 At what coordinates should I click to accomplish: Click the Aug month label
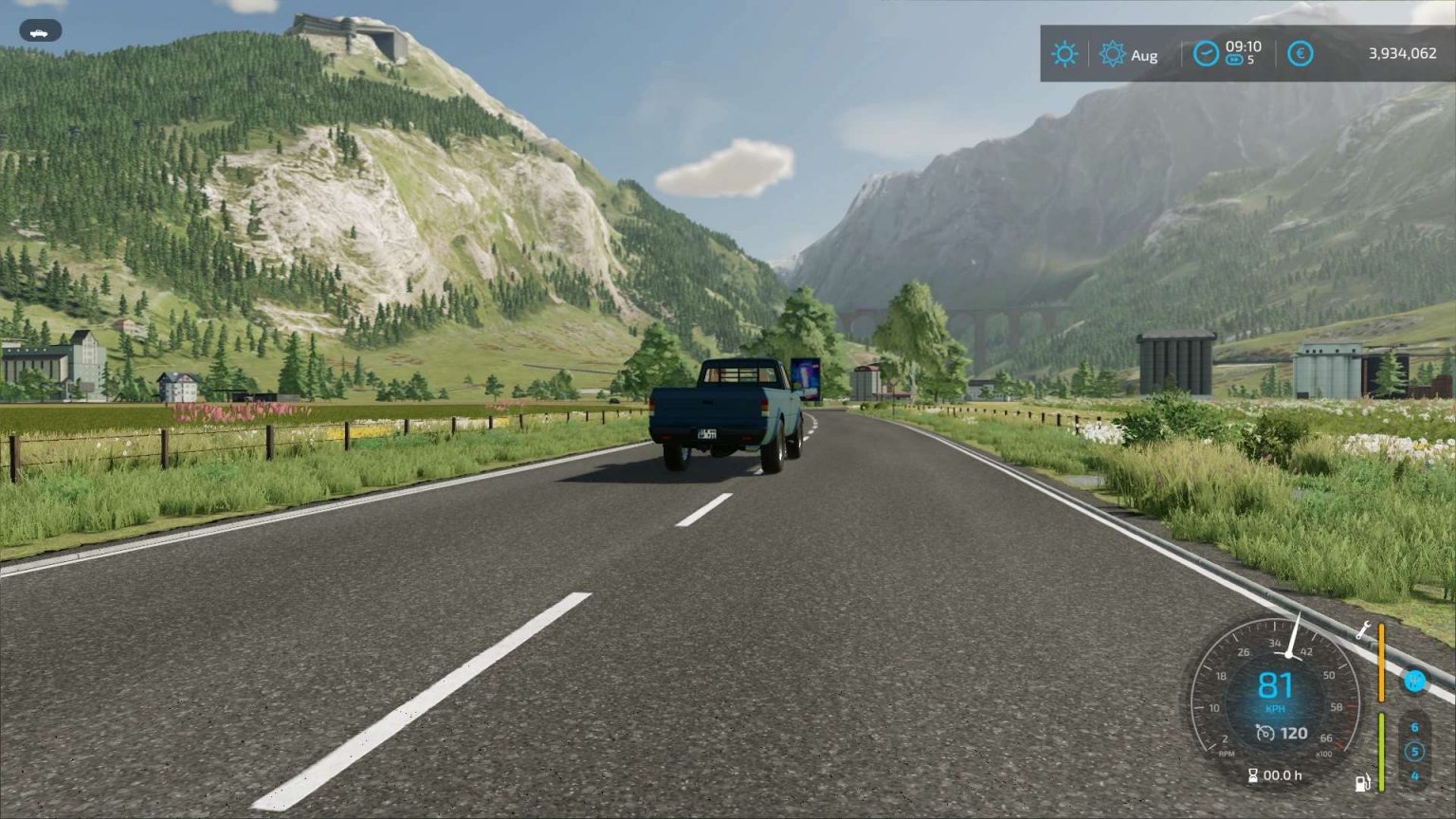click(1142, 56)
